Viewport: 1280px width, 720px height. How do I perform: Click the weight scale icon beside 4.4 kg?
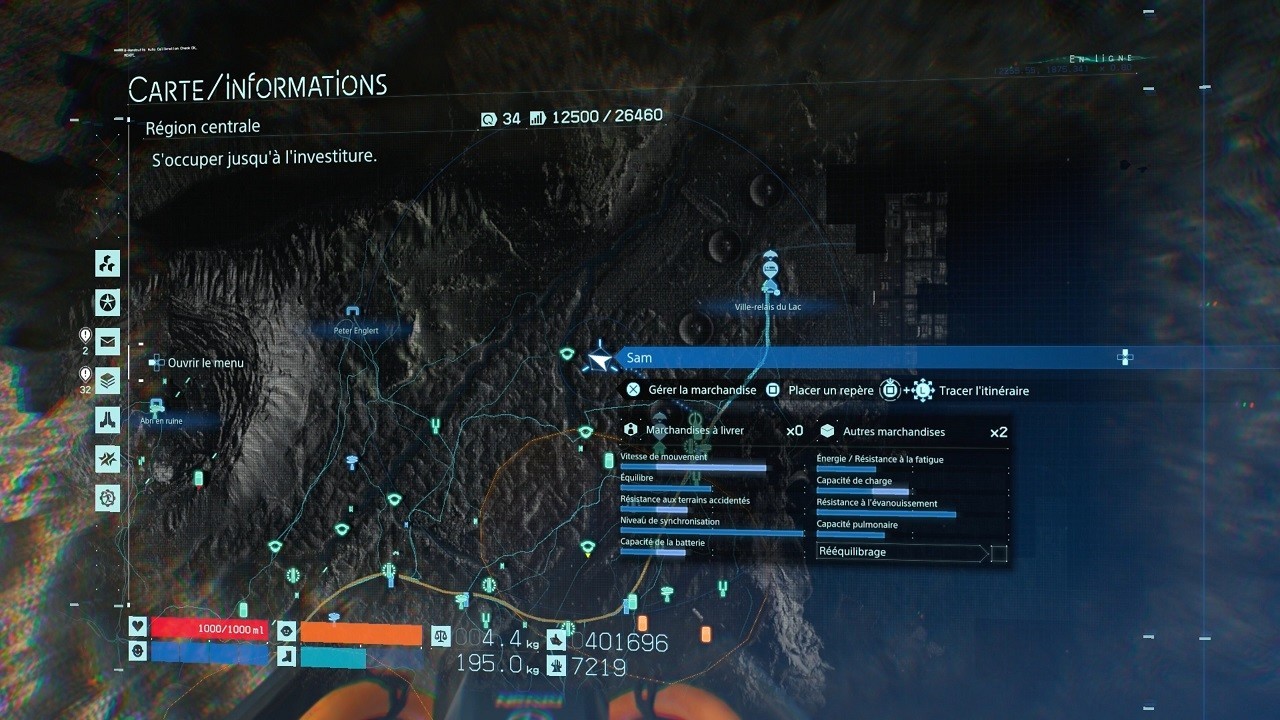click(440, 635)
